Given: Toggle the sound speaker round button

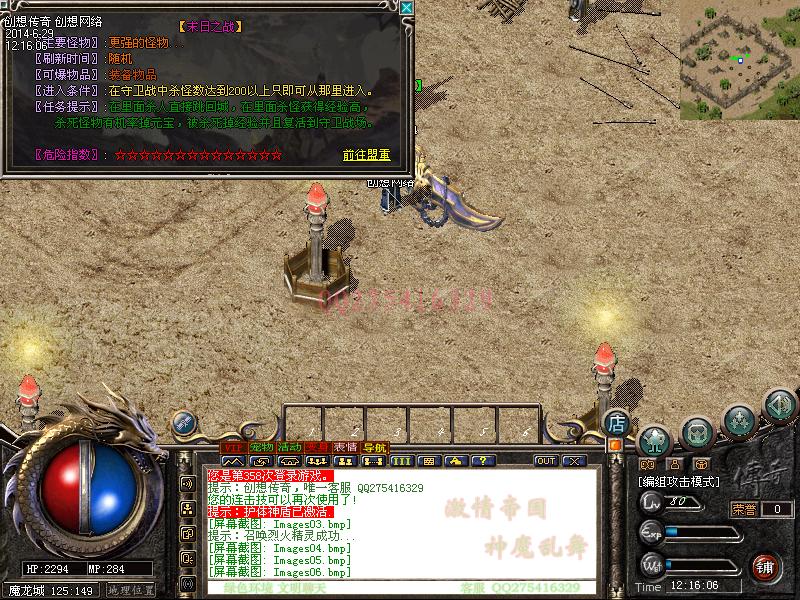Looking at the screenshot, I should [x=780, y=406].
